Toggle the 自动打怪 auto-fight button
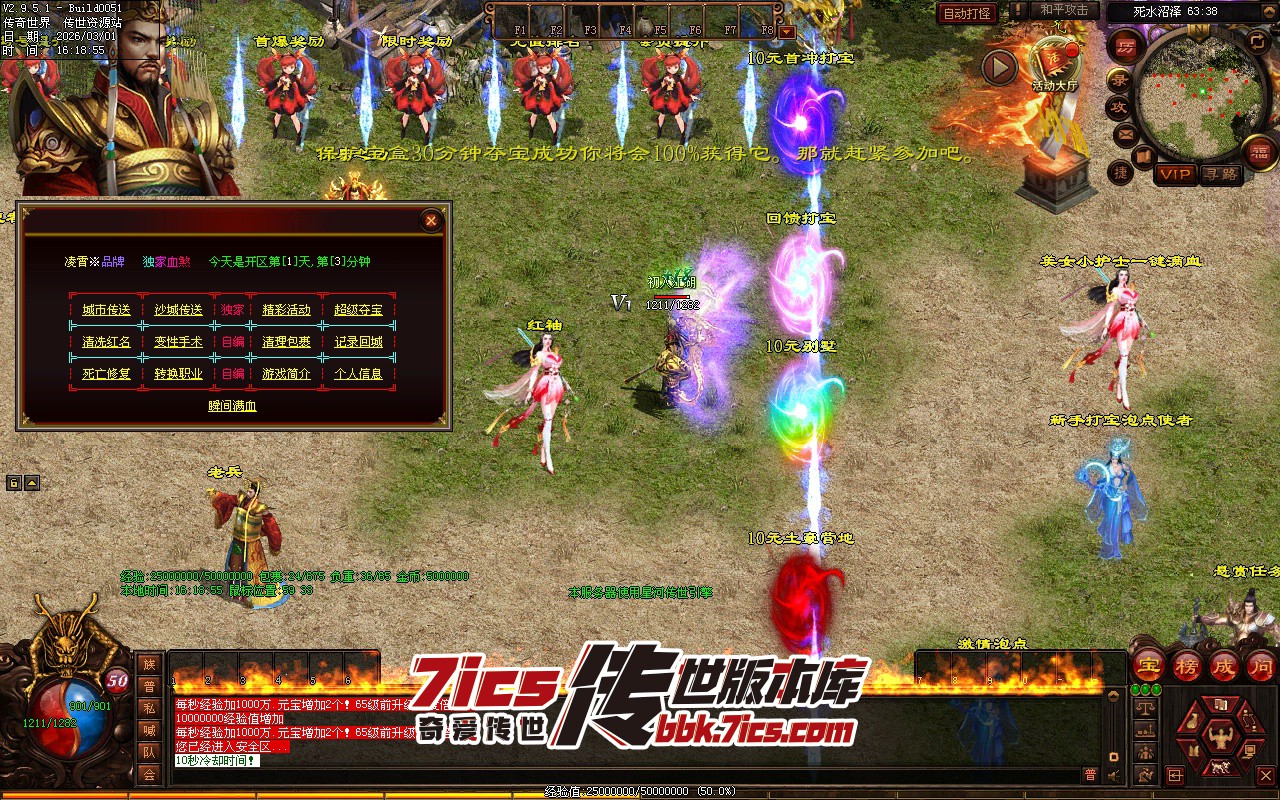The width and height of the screenshot is (1280, 800). (x=968, y=13)
